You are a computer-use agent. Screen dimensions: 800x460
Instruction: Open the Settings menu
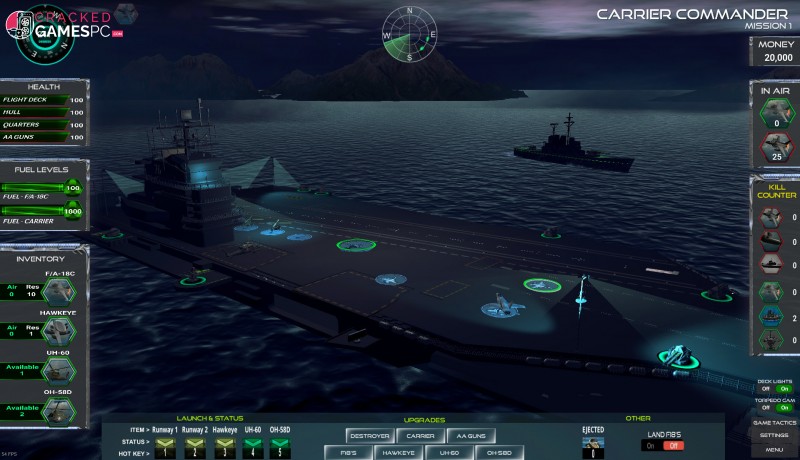pos(774,436)
